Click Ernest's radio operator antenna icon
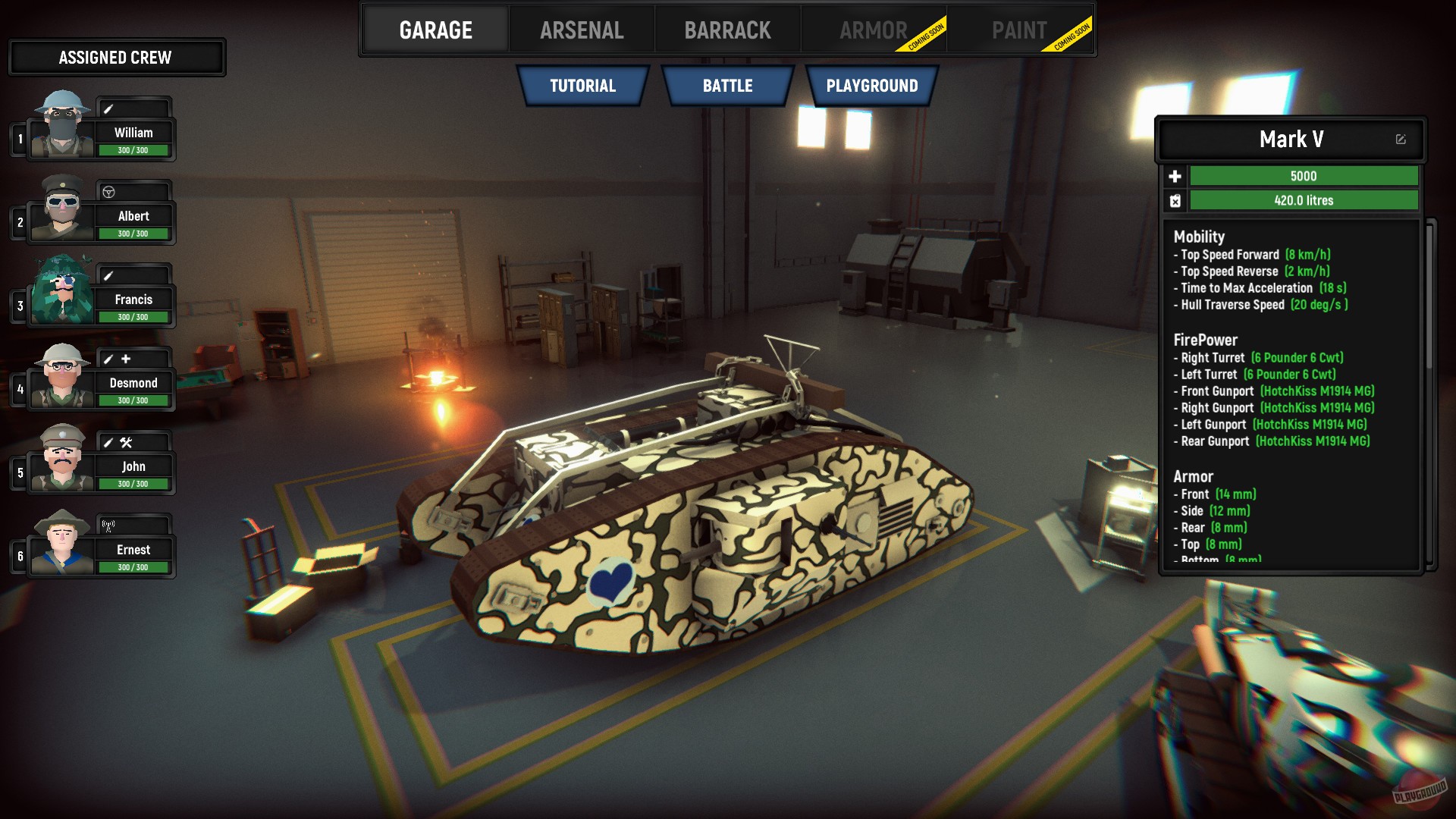The width and height of the screenshot is (1456, 819). (107, 525)
